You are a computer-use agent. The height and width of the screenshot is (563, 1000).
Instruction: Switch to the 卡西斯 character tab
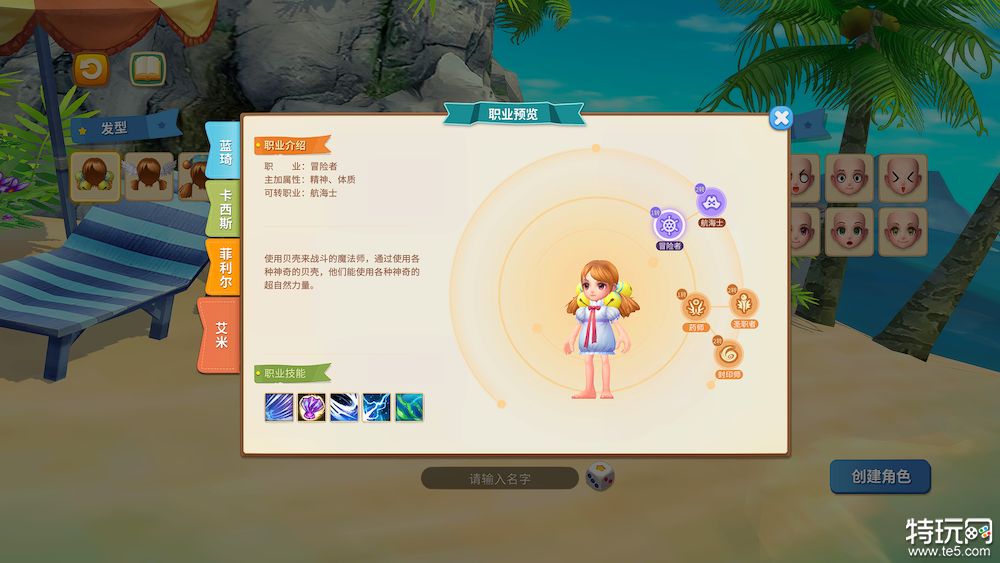pyautogui.click(x=226, y=210)
